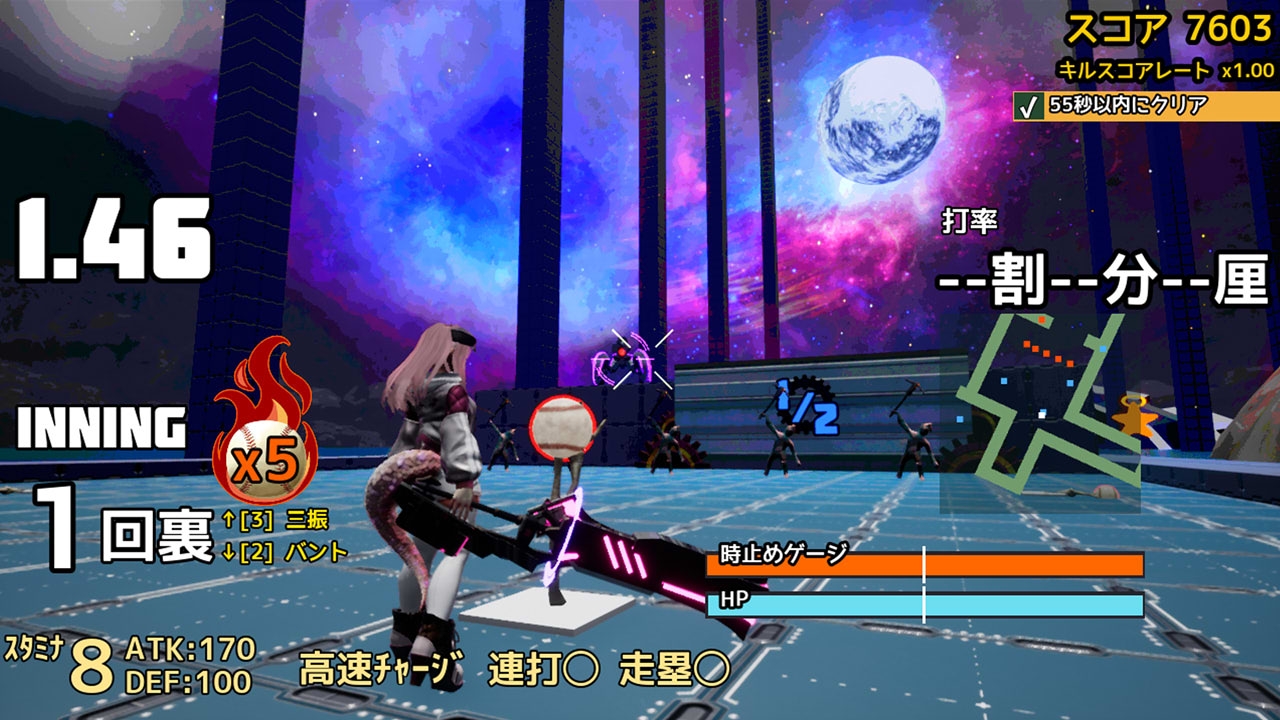This screenshot has height=720, width=1280.
Task: Toggle the 55秒以内にクリア objective checkbox
Action: [1027, 106]
